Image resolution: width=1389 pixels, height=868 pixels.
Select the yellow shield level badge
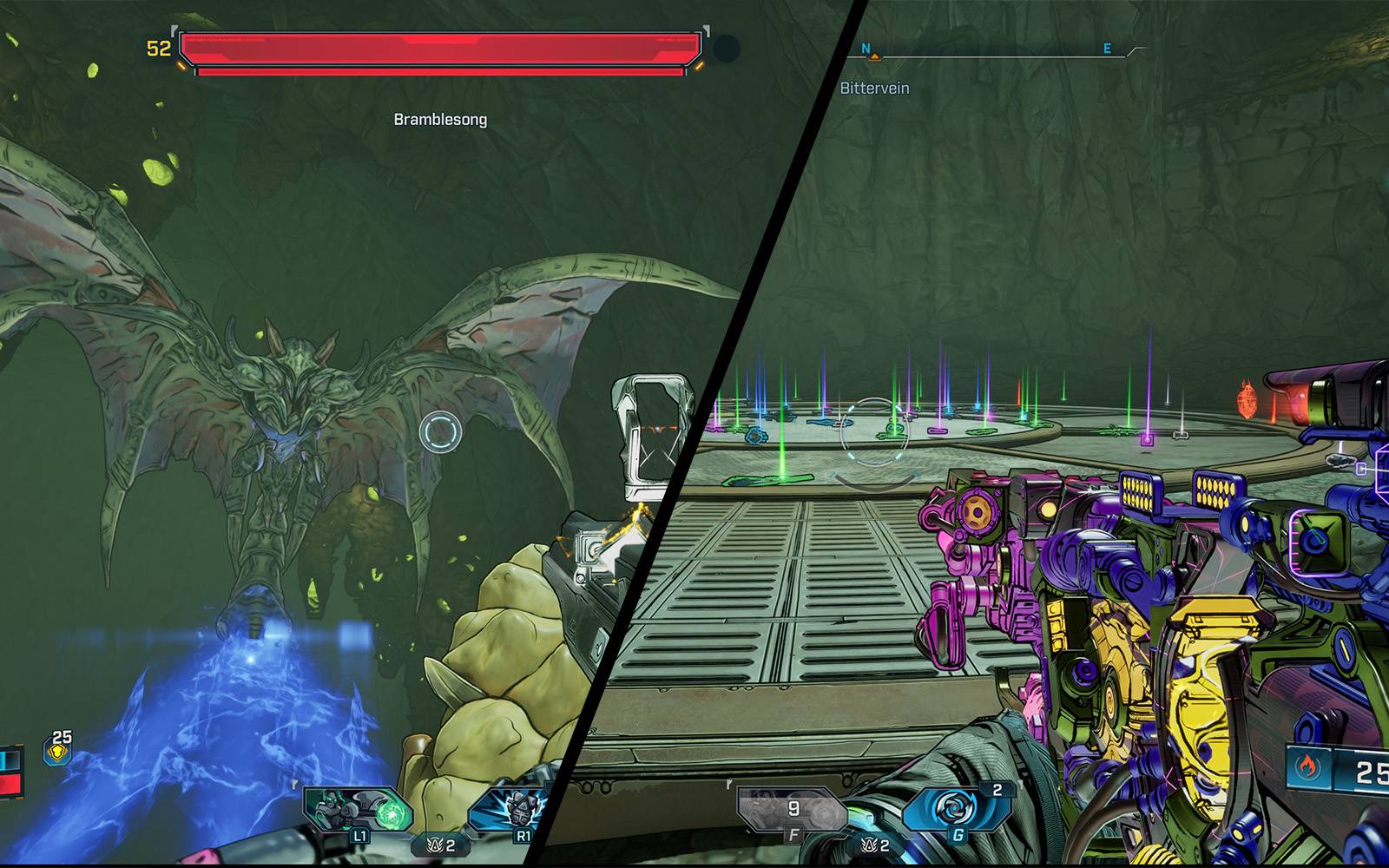58,750
